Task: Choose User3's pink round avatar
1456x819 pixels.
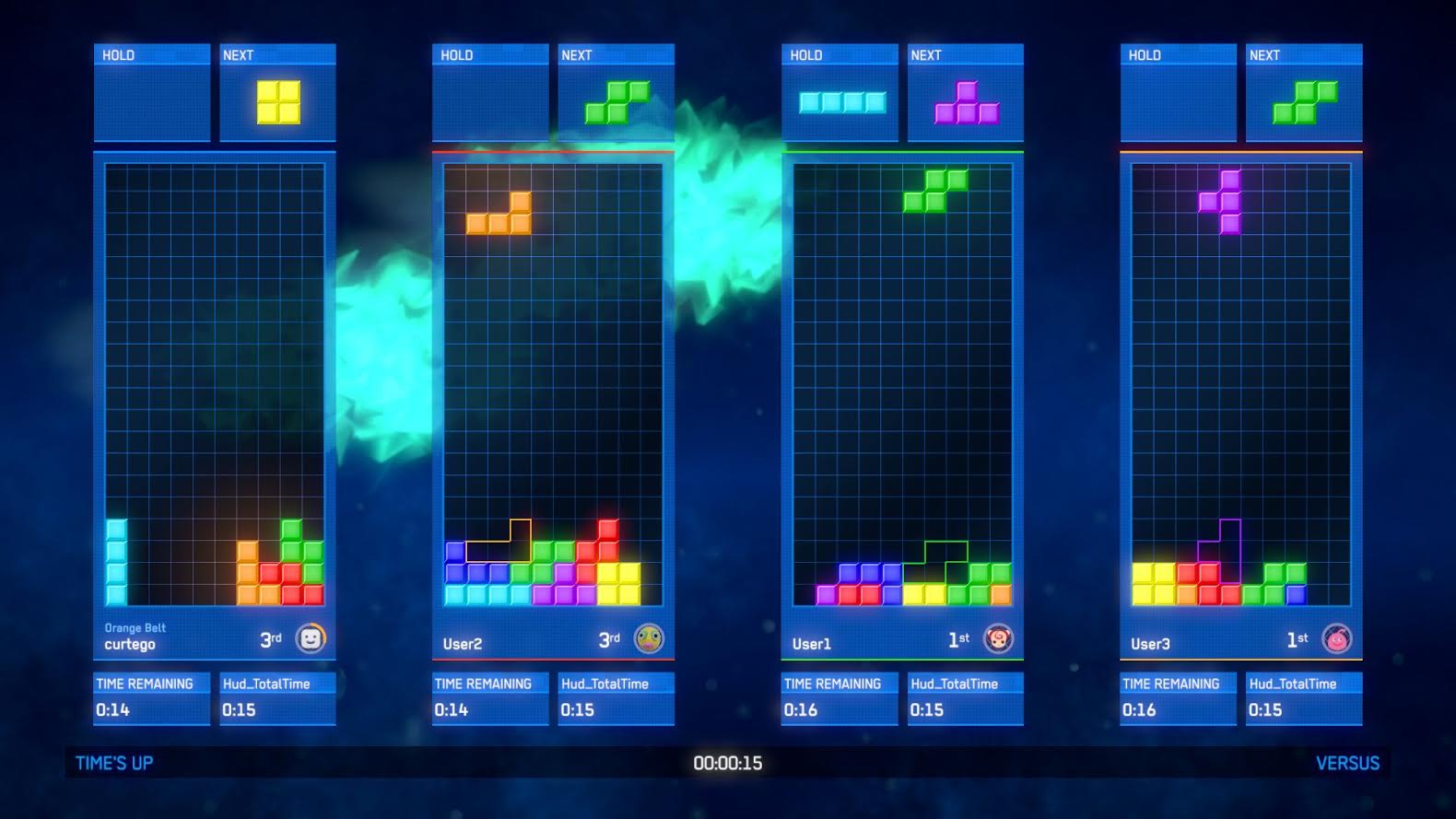Action: click(1337, 638)
